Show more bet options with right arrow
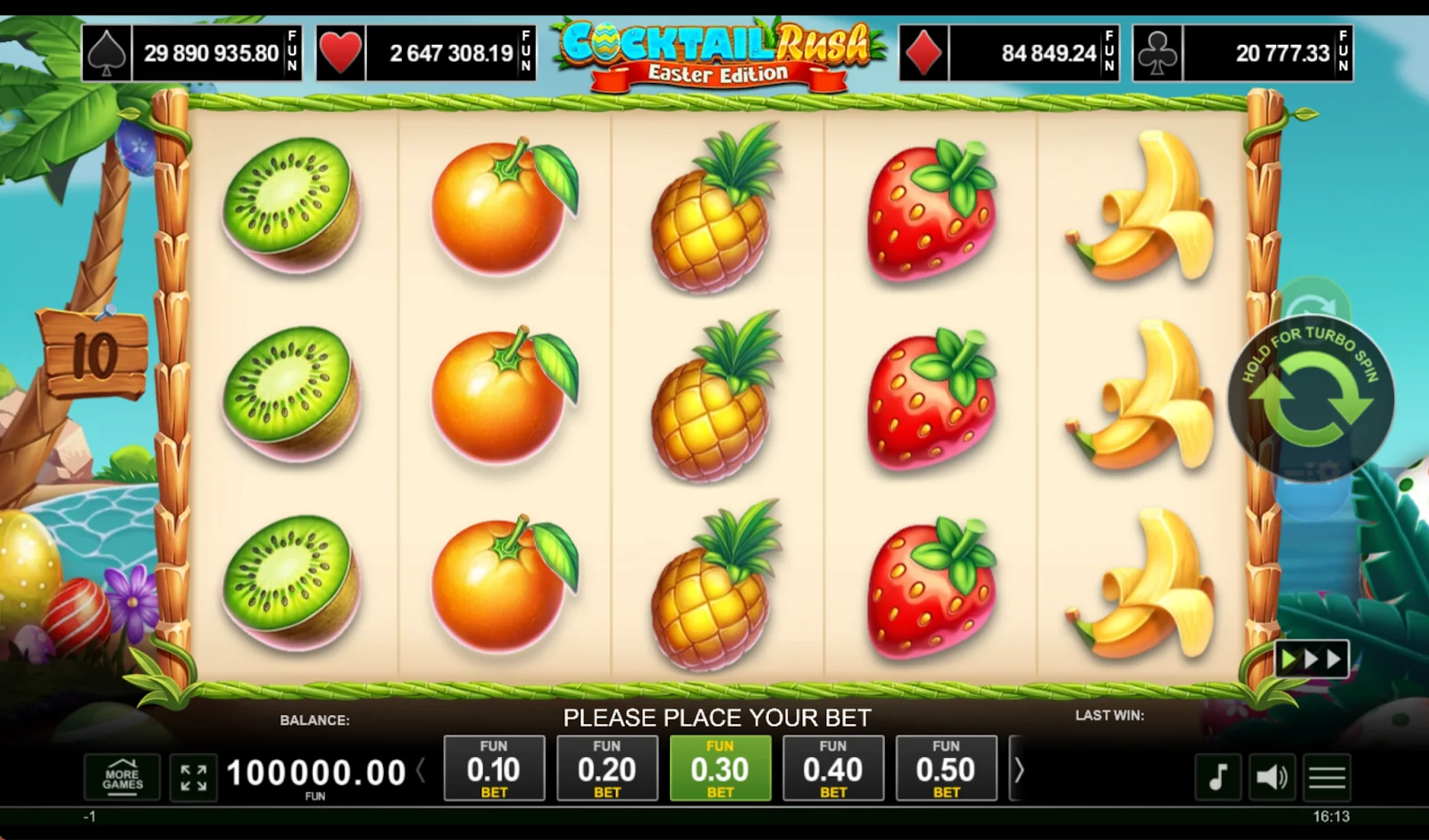This screenshot has width=1429, height=840. click(x=1018, y=769)
